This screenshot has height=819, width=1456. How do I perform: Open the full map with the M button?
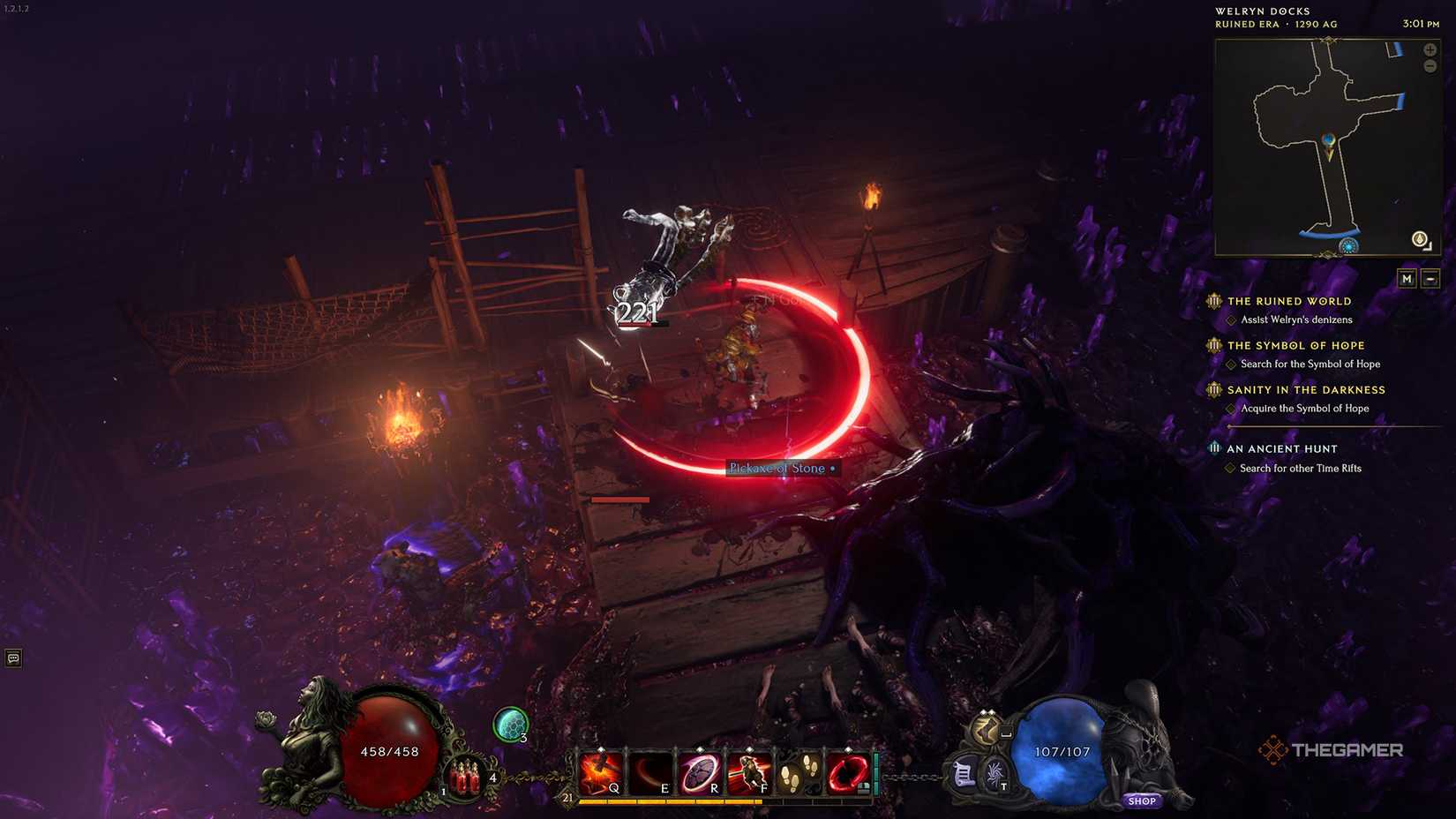(x=1407, y=277)
